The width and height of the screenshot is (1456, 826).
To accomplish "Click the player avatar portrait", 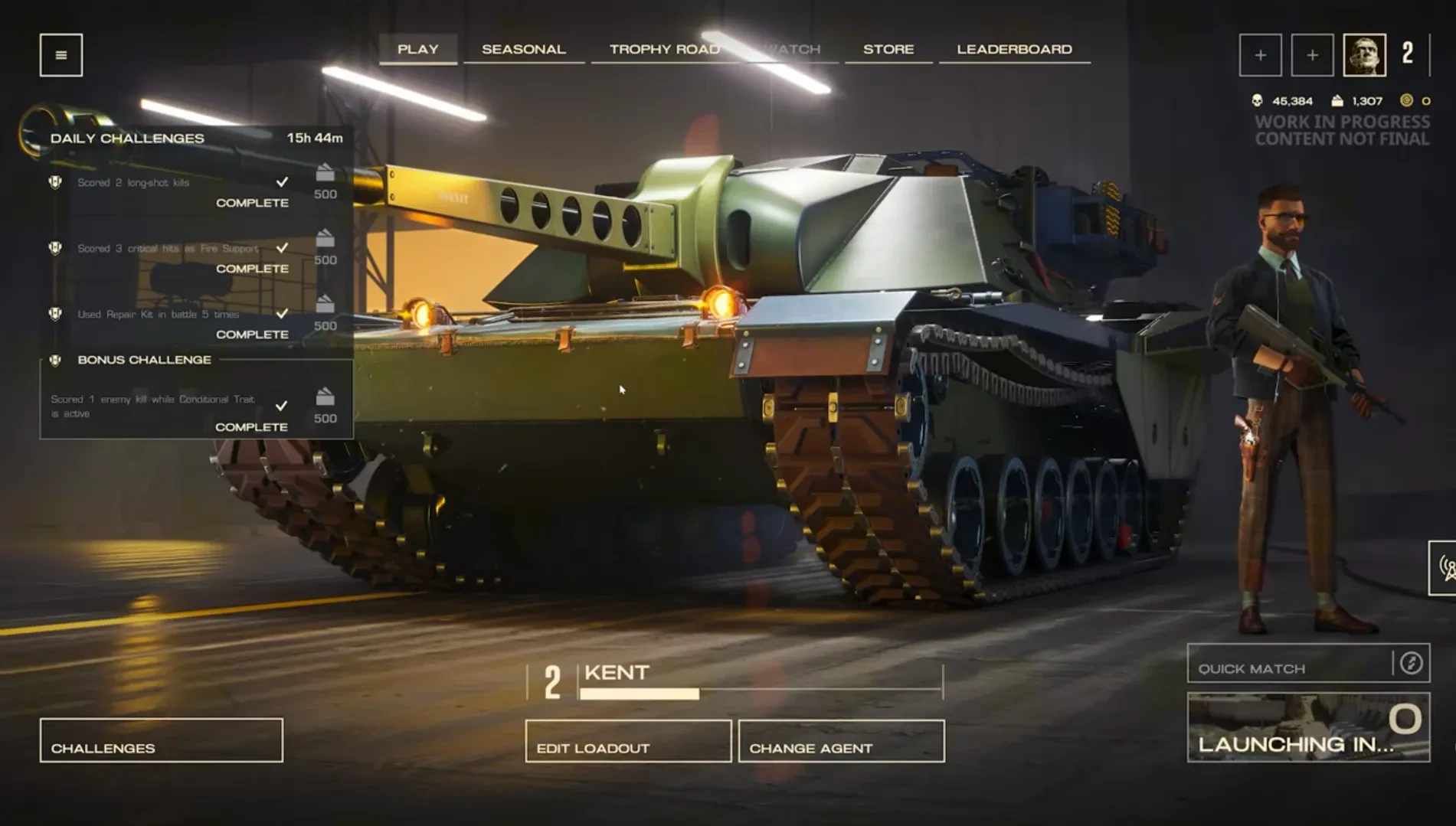I will pos(1364,55).
